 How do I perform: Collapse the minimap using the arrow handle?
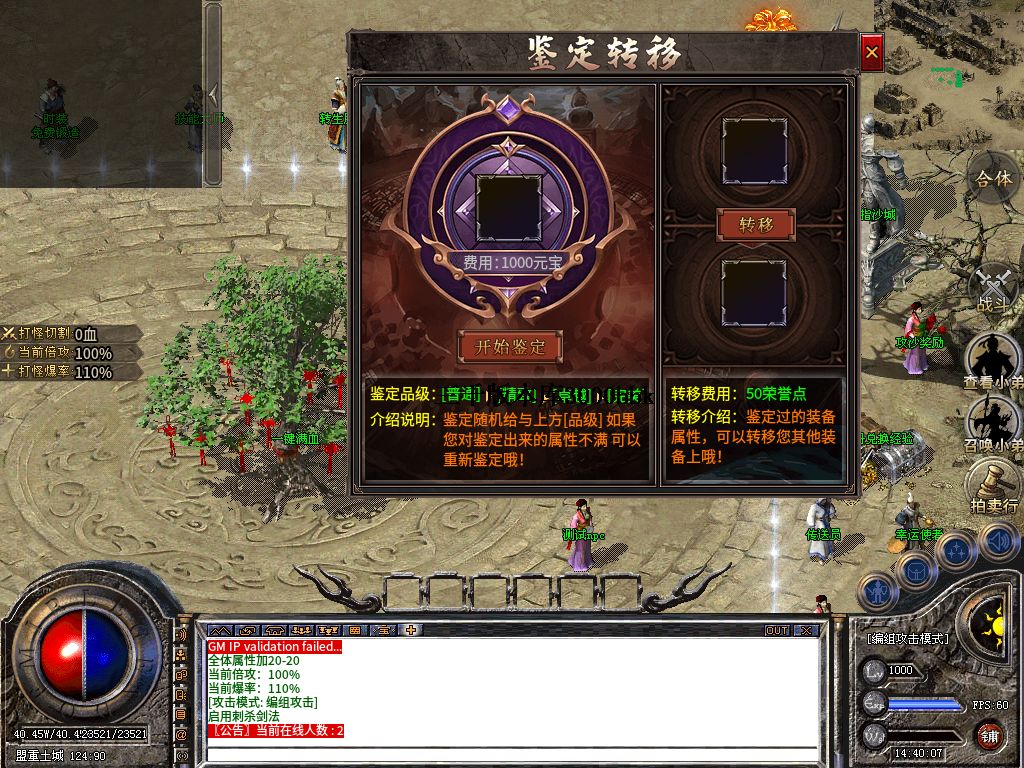212,94
